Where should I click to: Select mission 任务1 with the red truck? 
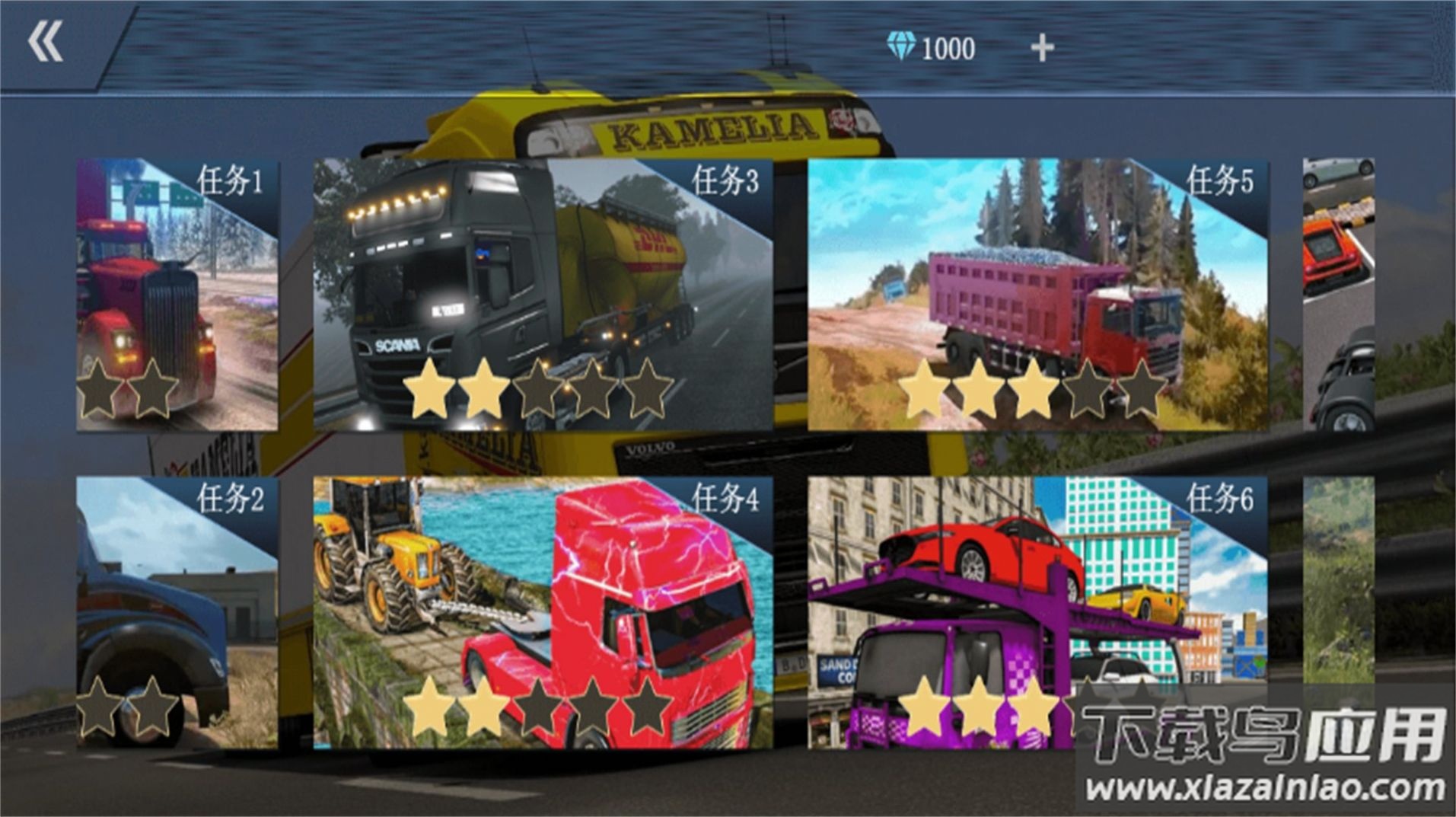click(177, 295)
